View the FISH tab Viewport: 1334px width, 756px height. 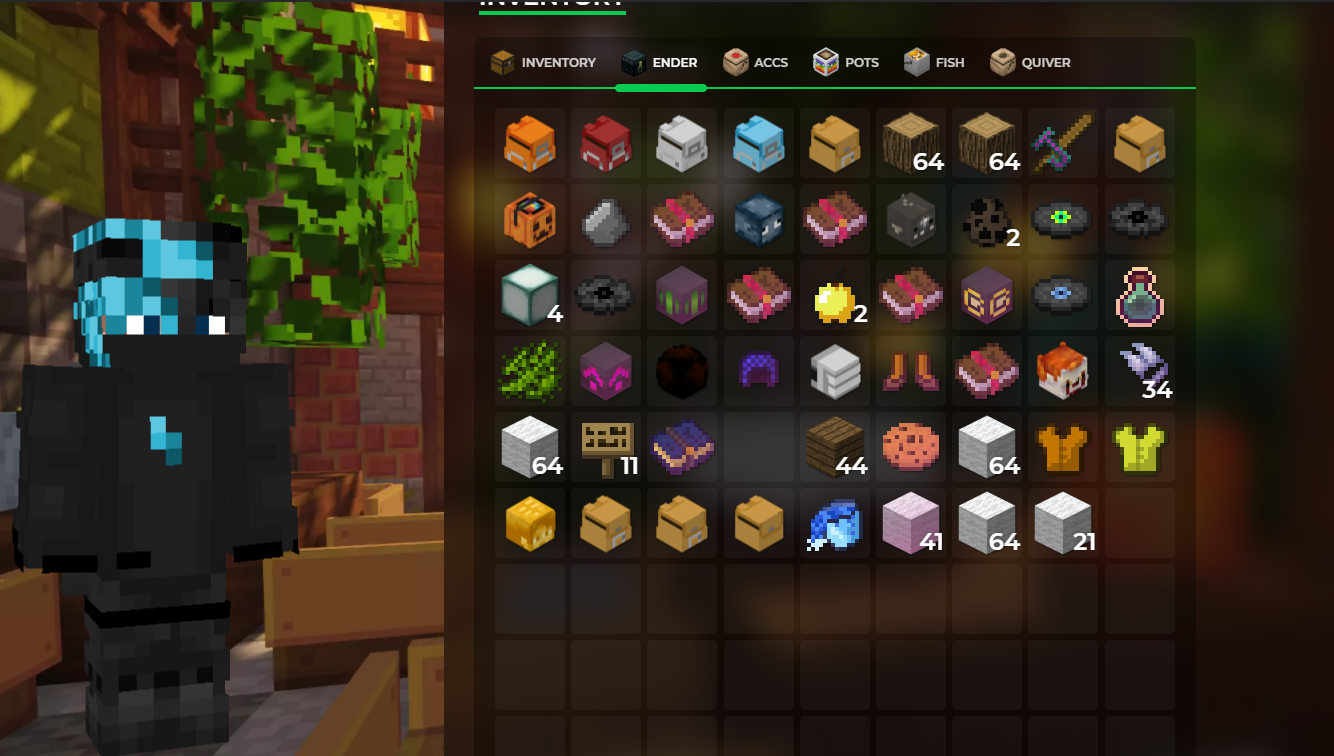934,62
